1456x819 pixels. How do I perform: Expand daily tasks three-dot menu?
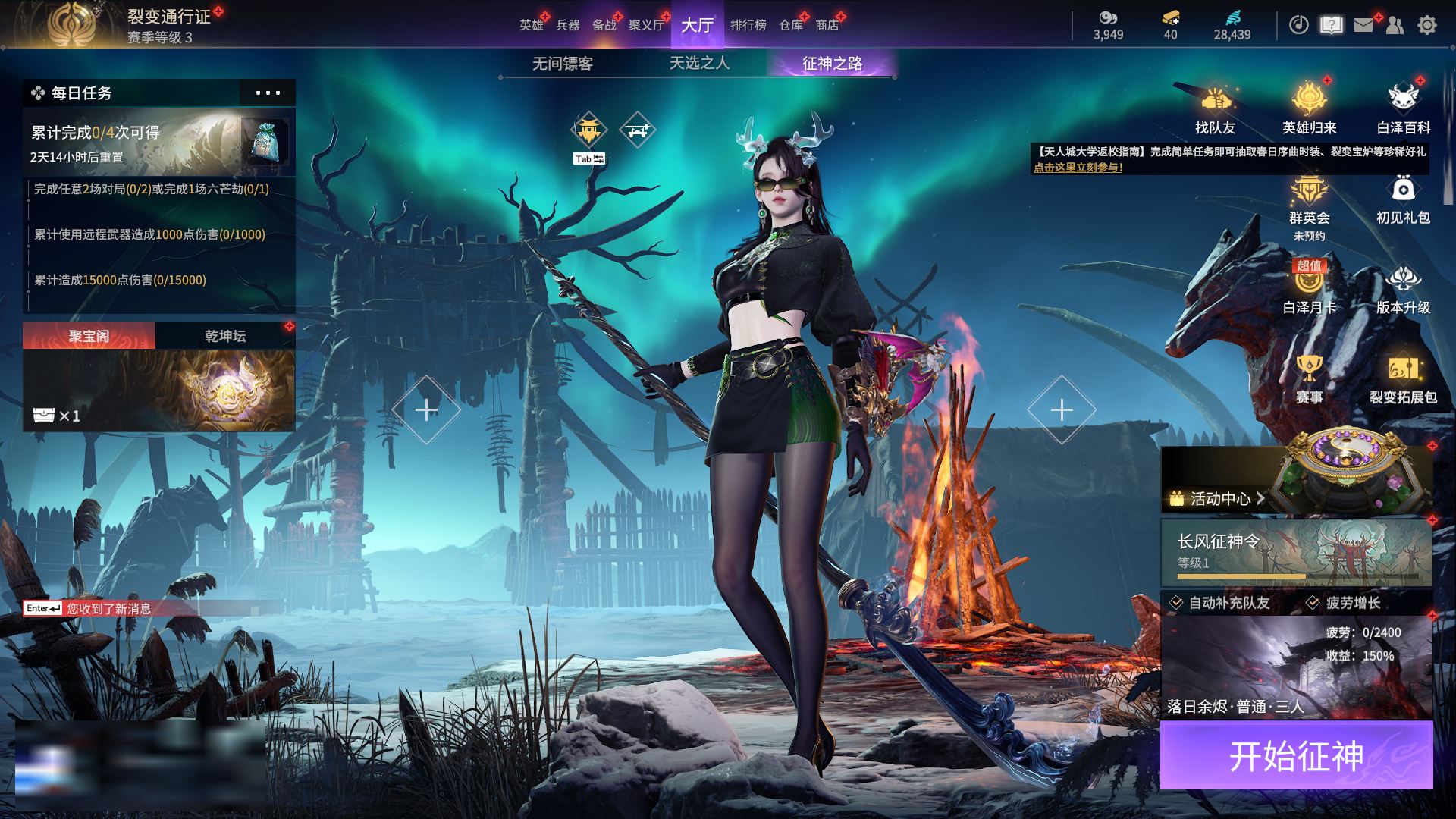(x=267, y=93)
